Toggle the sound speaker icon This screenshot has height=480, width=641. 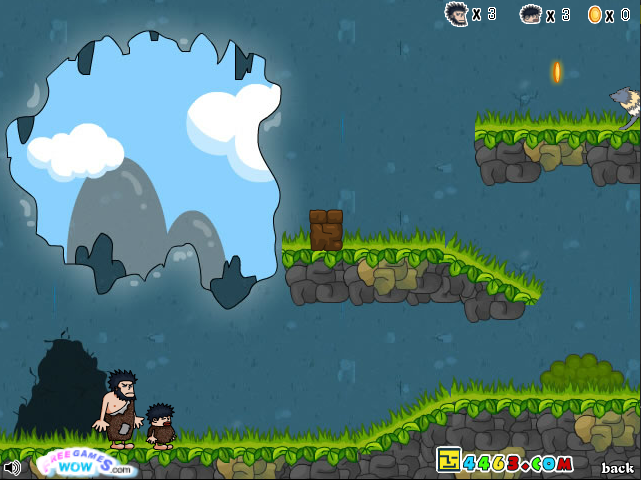pos(12,467)
